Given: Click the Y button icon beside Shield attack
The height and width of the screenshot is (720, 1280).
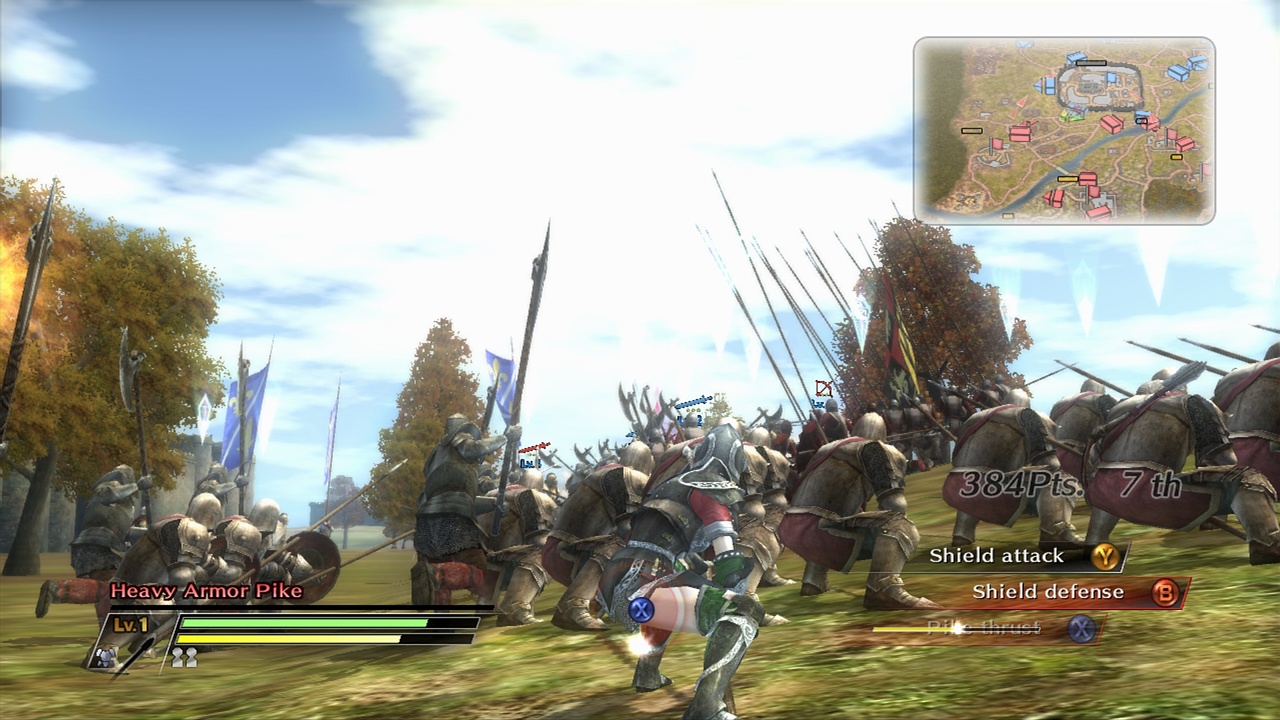Looking at the screenshot, I should (x=1106, y=557).
